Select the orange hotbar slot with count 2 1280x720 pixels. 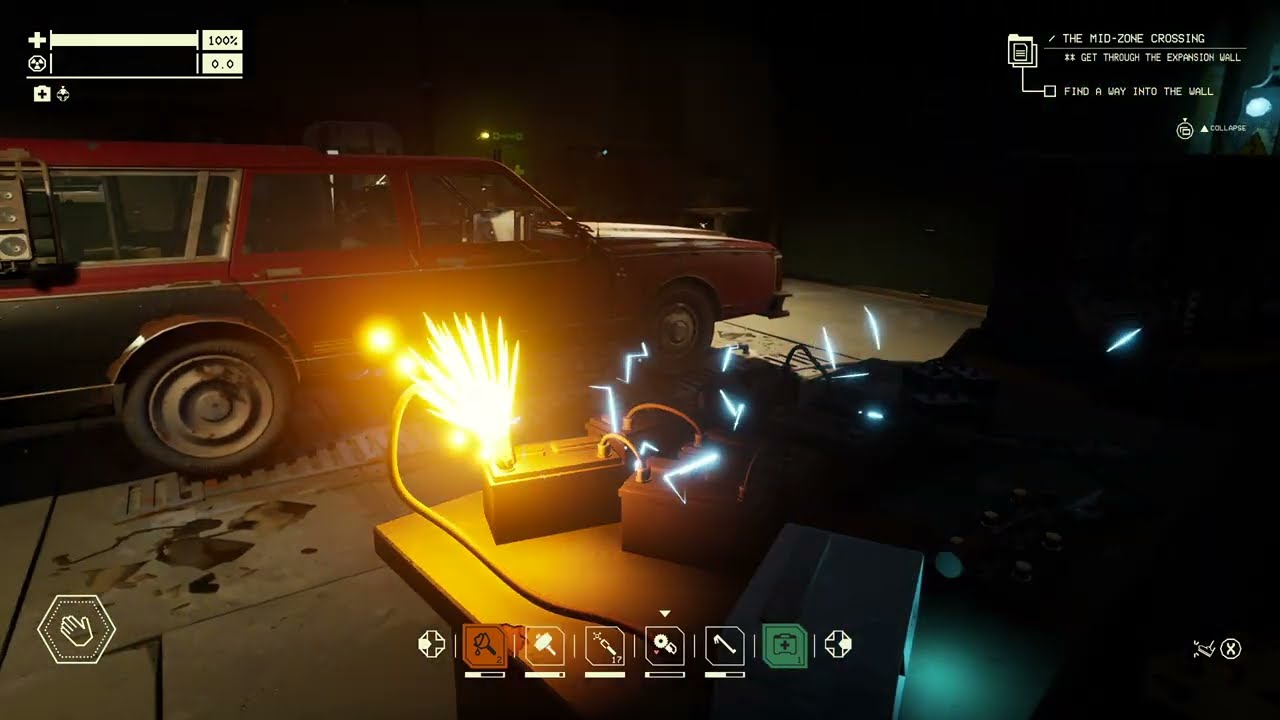coord(485,646)
